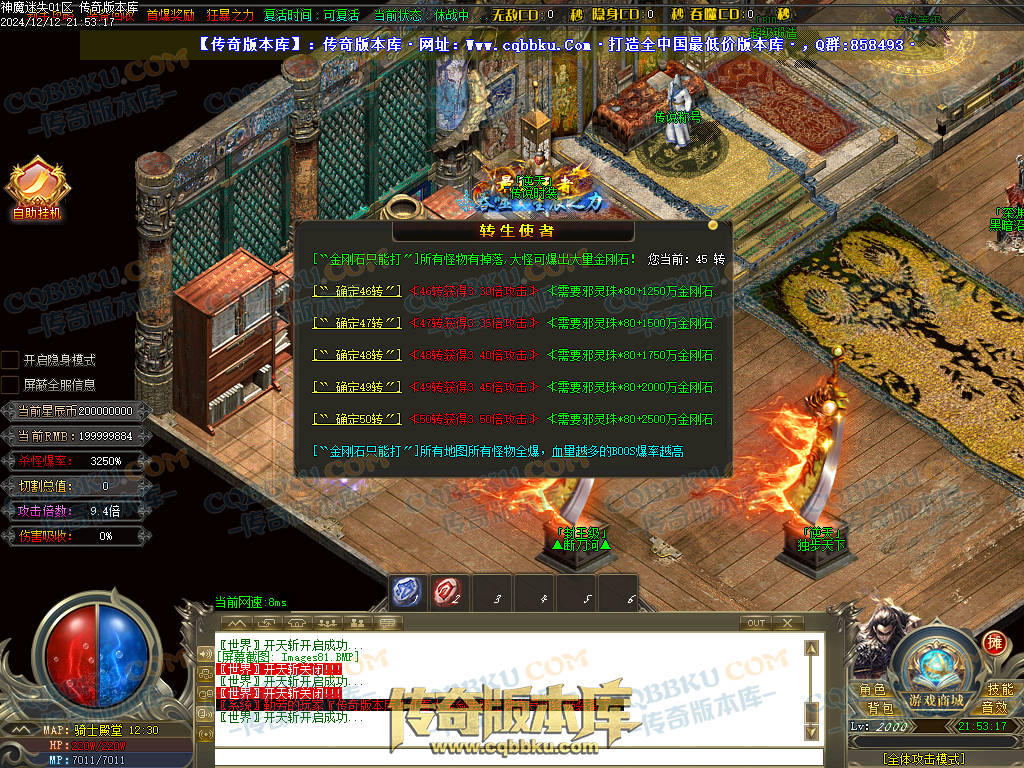
Task: Use the red gem hotbar slot
Action: click(x=446, y=592)
